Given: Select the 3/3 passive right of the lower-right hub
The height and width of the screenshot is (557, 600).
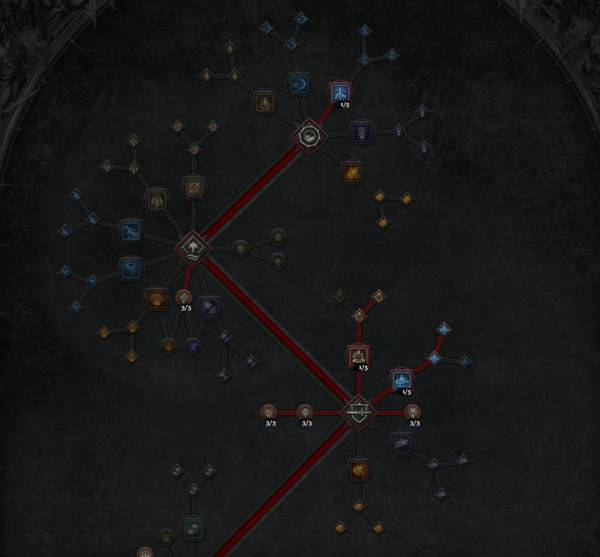Looking at the screenshot, I should coord(413,411).
